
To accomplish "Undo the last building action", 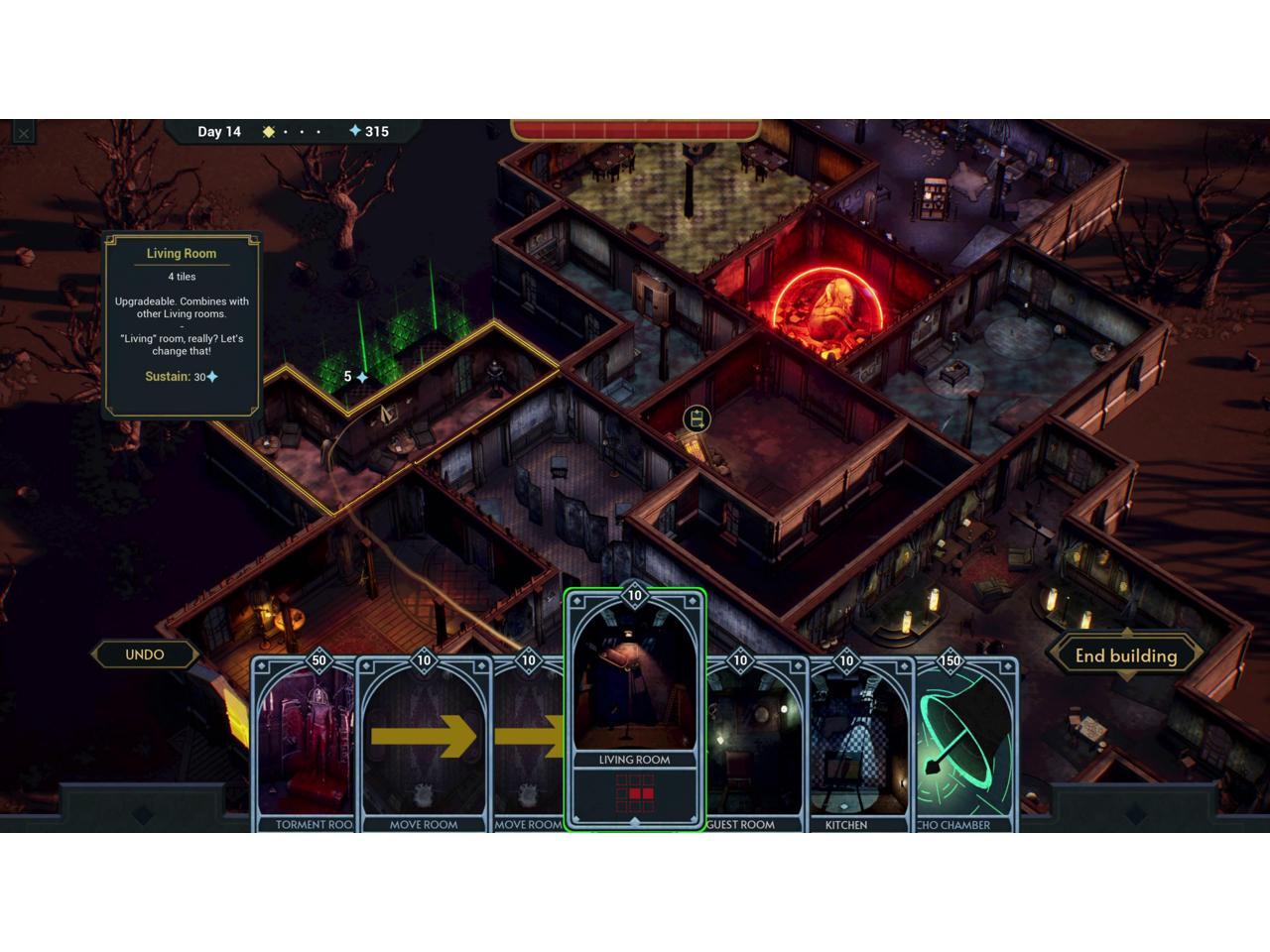I will (145, 654).
